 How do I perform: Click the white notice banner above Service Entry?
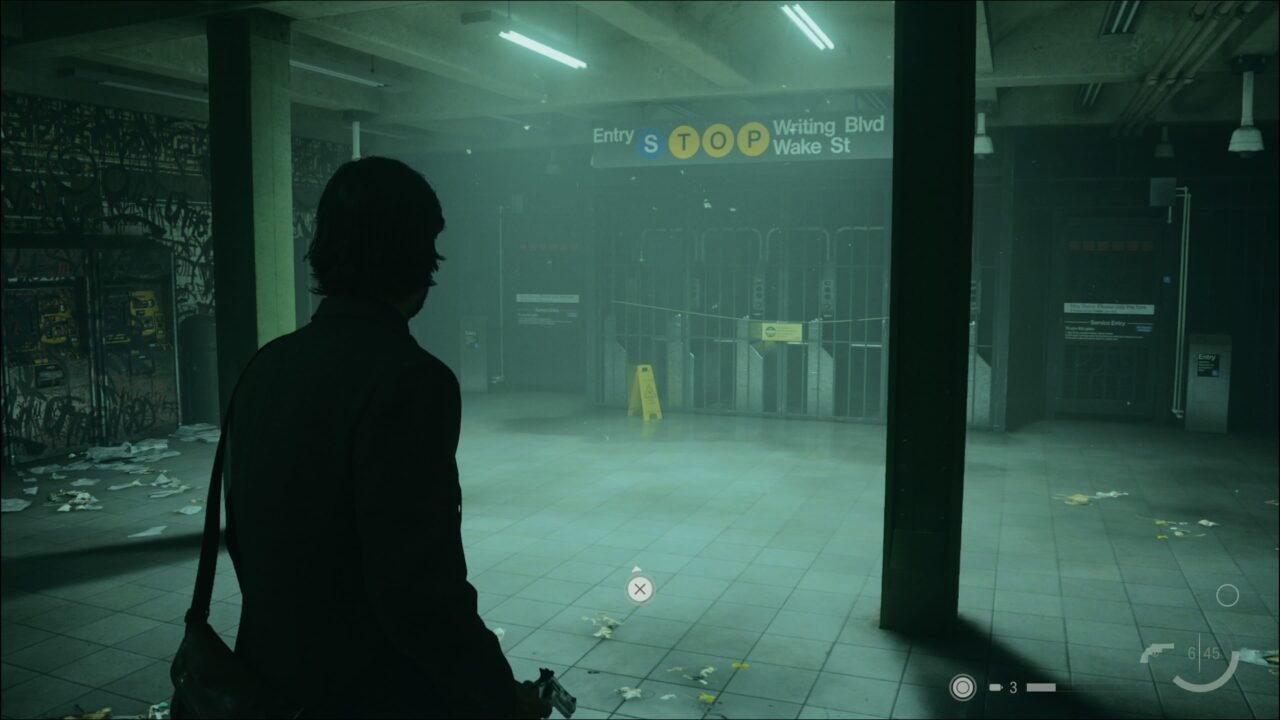tap(1108, 309)
